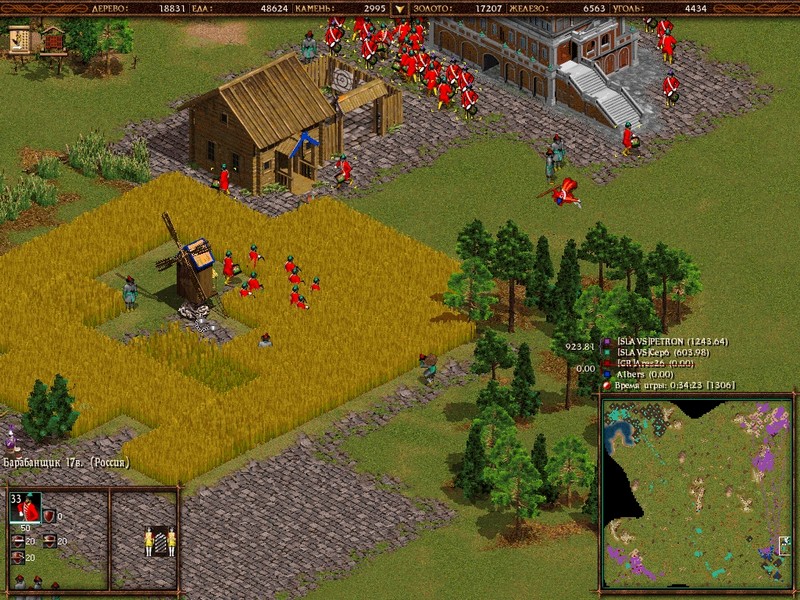Open the scroll icon below the resource bar
This screenshot has height=600, width=800.
tap(20, 39)
